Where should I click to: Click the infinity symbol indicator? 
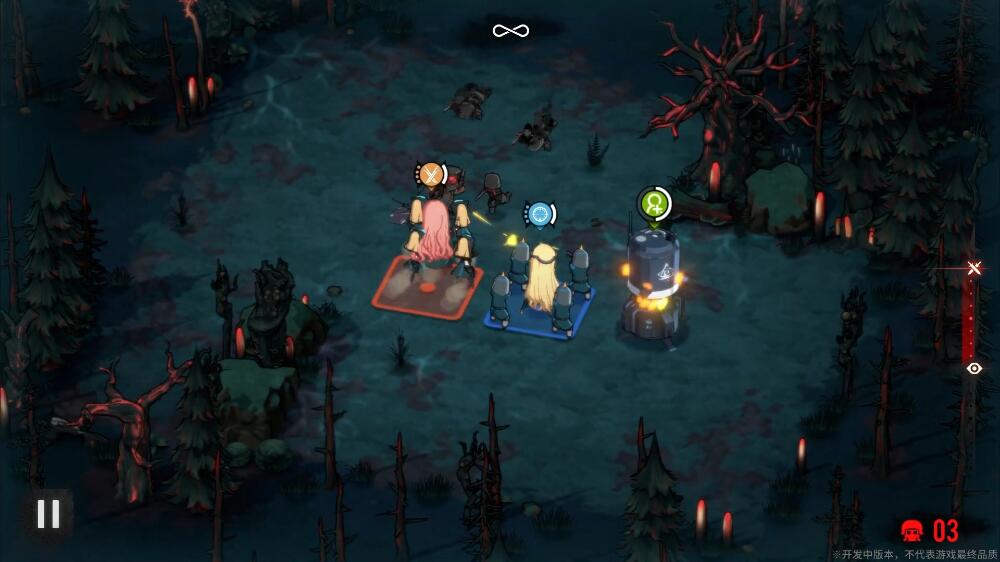coord(510,31)
